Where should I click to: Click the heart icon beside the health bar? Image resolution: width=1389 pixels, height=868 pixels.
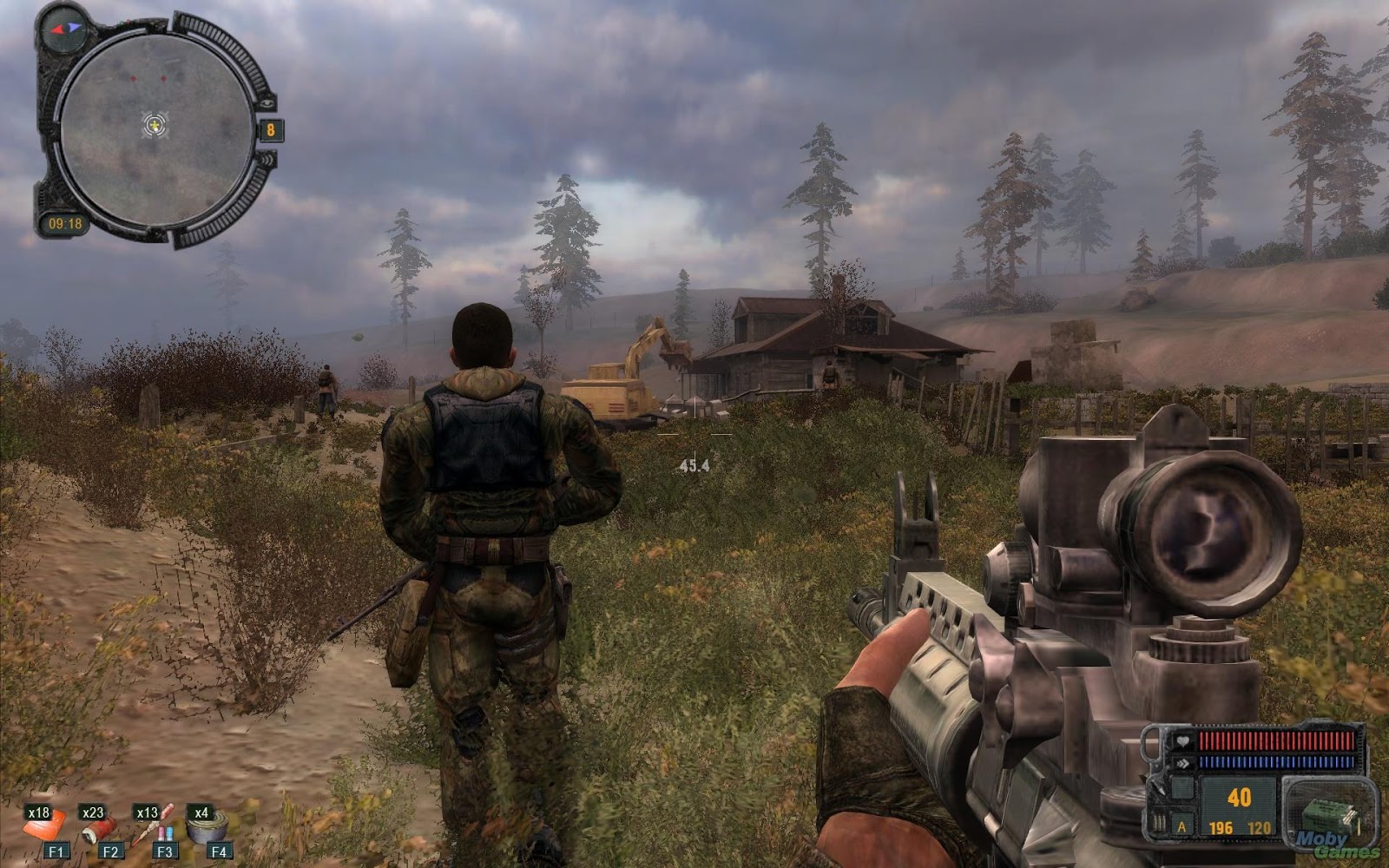point(1182,742)
